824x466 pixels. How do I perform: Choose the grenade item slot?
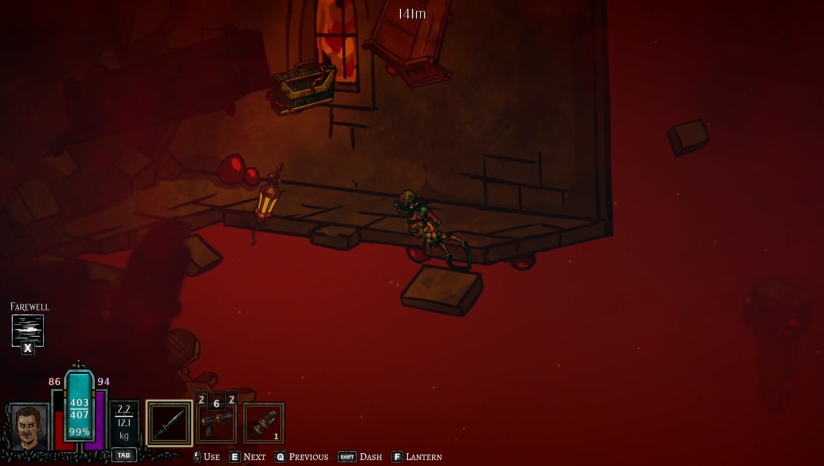click(x=264, y=422)
